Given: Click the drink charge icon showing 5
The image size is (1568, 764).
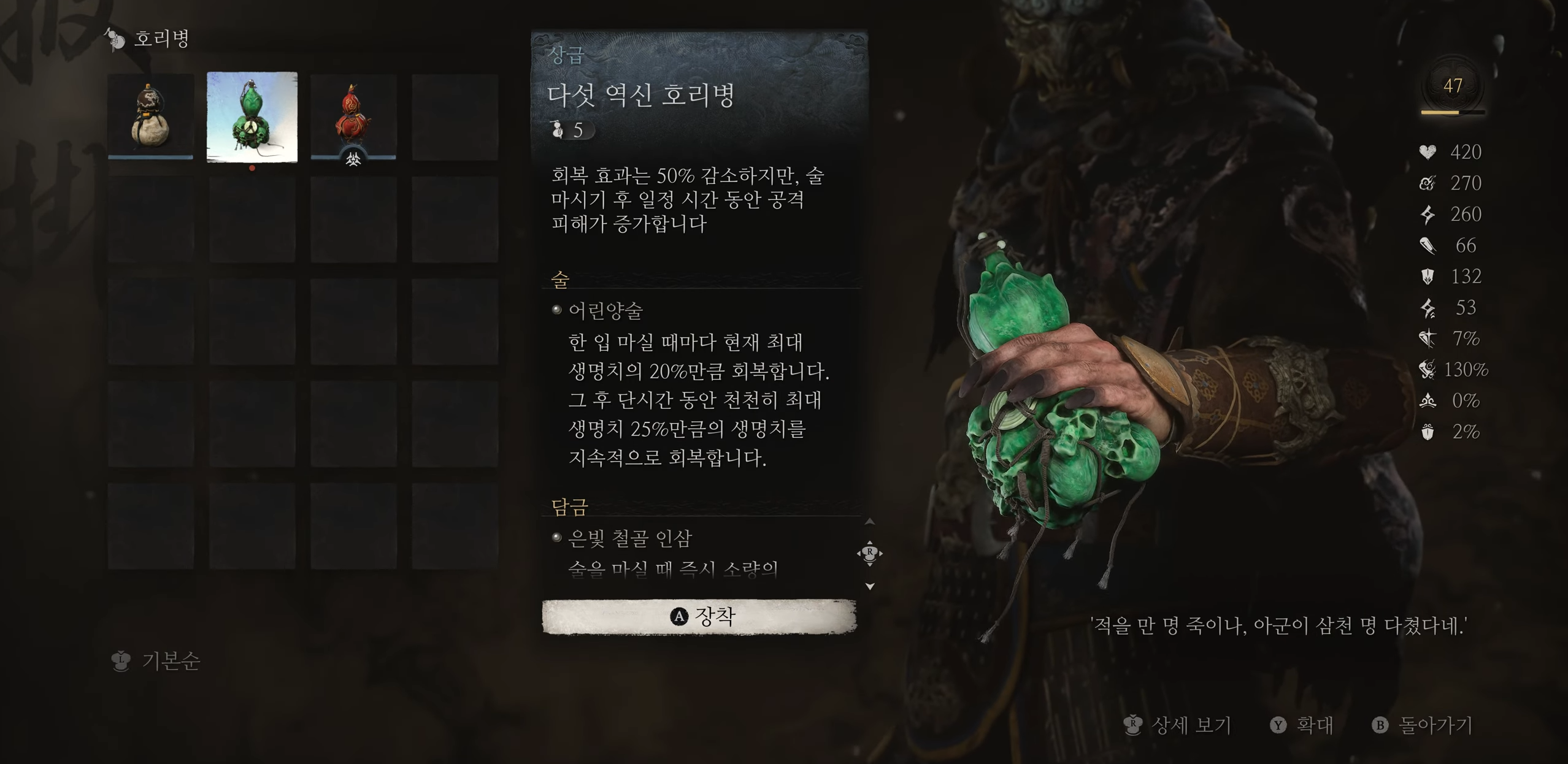Looking at the screenshot, I should point(558,129).
